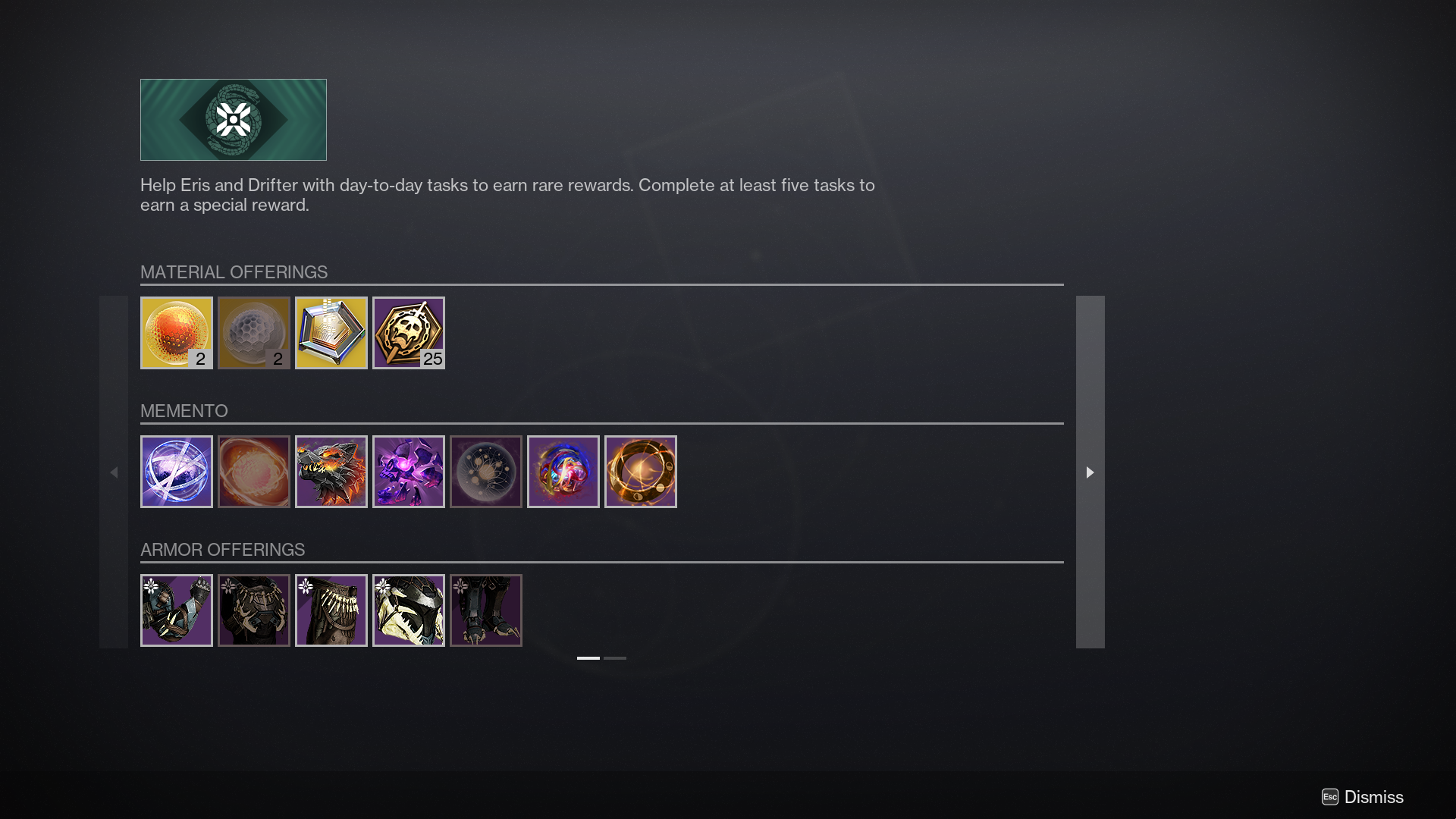Image resolution: width=1456 pixels, height=819 pixels.
Task: Click the right page navigation arrow
Action: tap(1090, 472)
